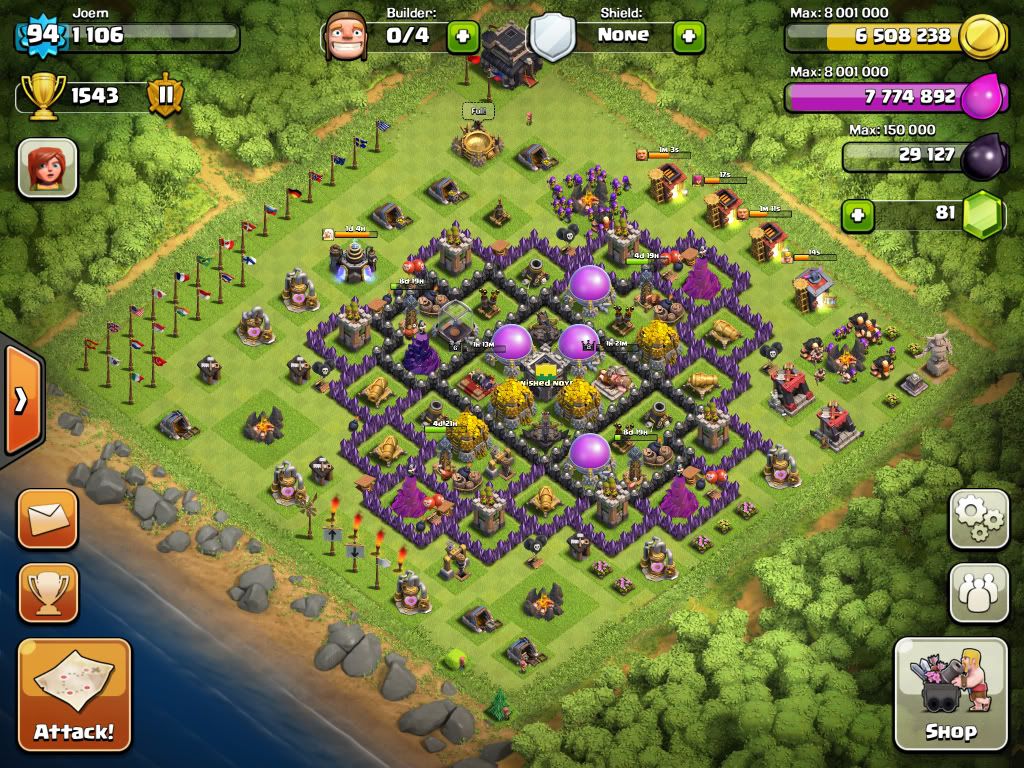Tap the level 94 experience star
The width and height of the screenshot is (1024, 768).
(x=42, y=35)
